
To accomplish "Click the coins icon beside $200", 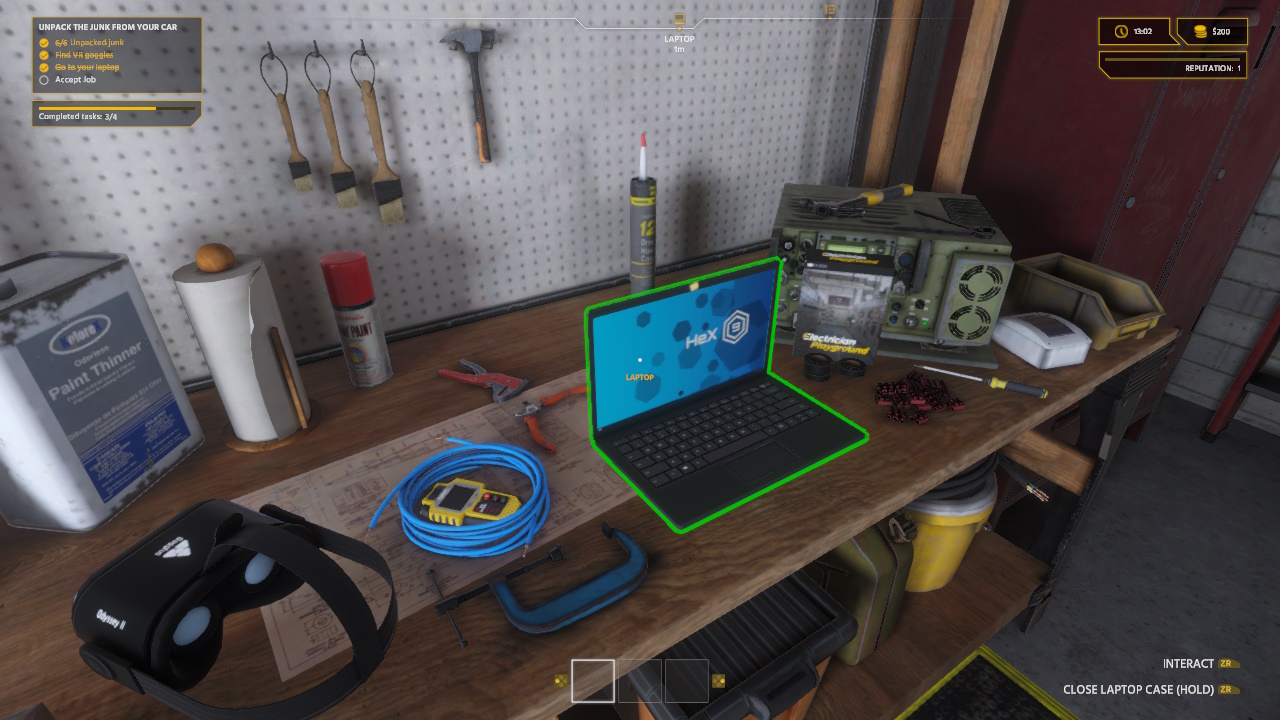I will point(1199,31).
